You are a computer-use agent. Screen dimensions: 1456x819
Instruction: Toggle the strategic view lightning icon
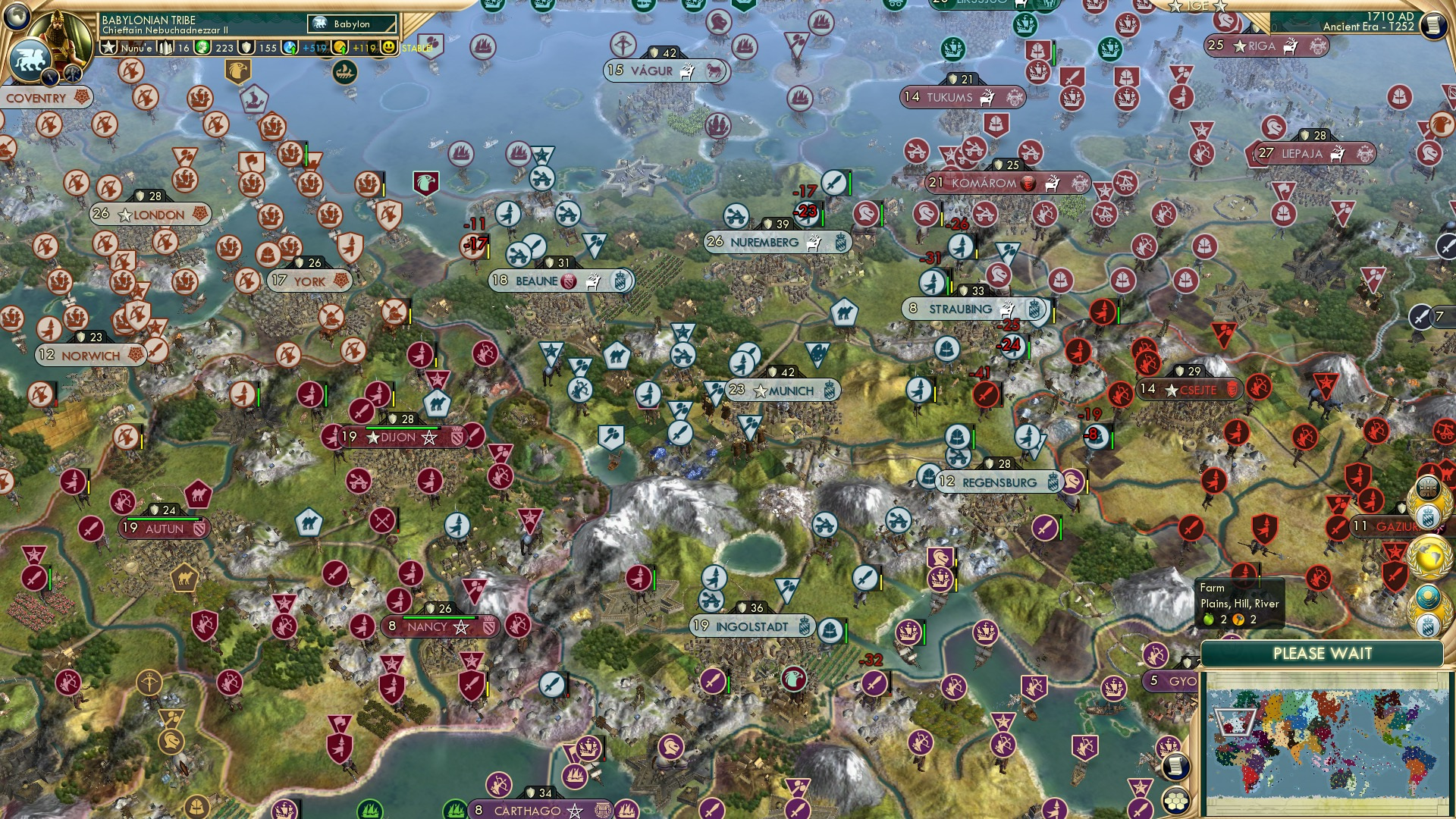coord(50,76)
